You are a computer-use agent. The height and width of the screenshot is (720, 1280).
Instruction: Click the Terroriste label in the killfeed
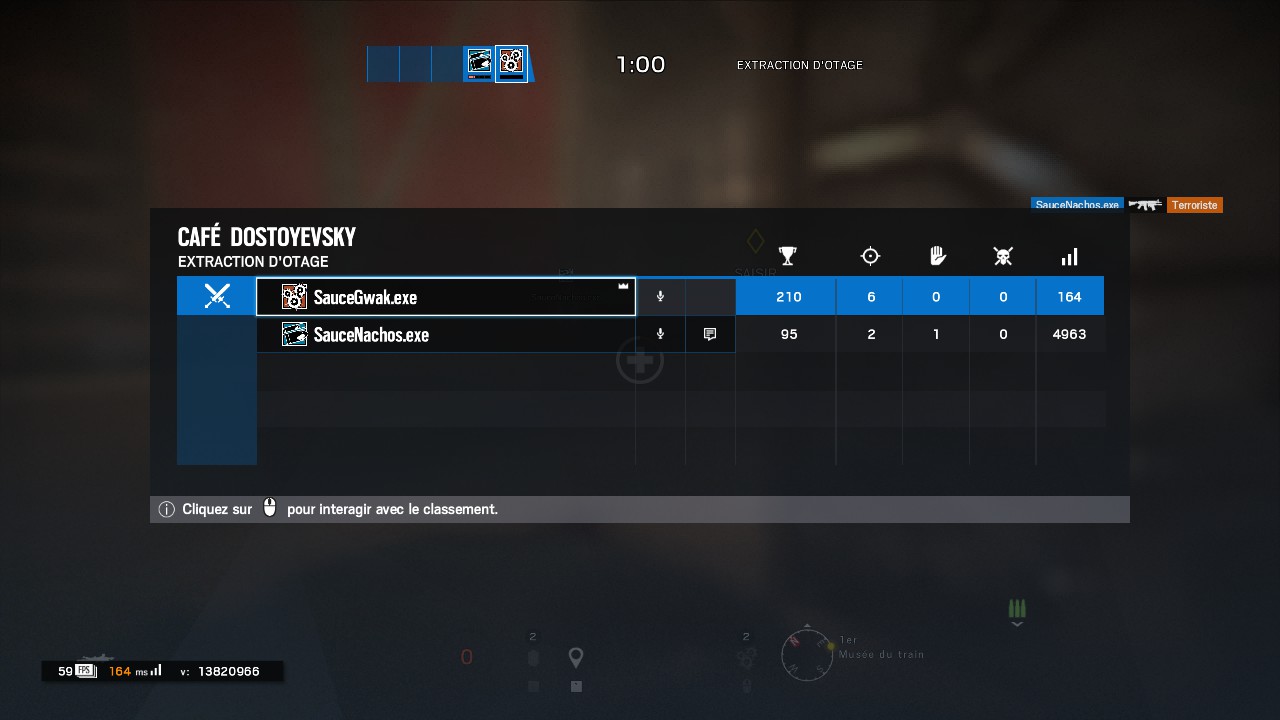[1195, 205]
